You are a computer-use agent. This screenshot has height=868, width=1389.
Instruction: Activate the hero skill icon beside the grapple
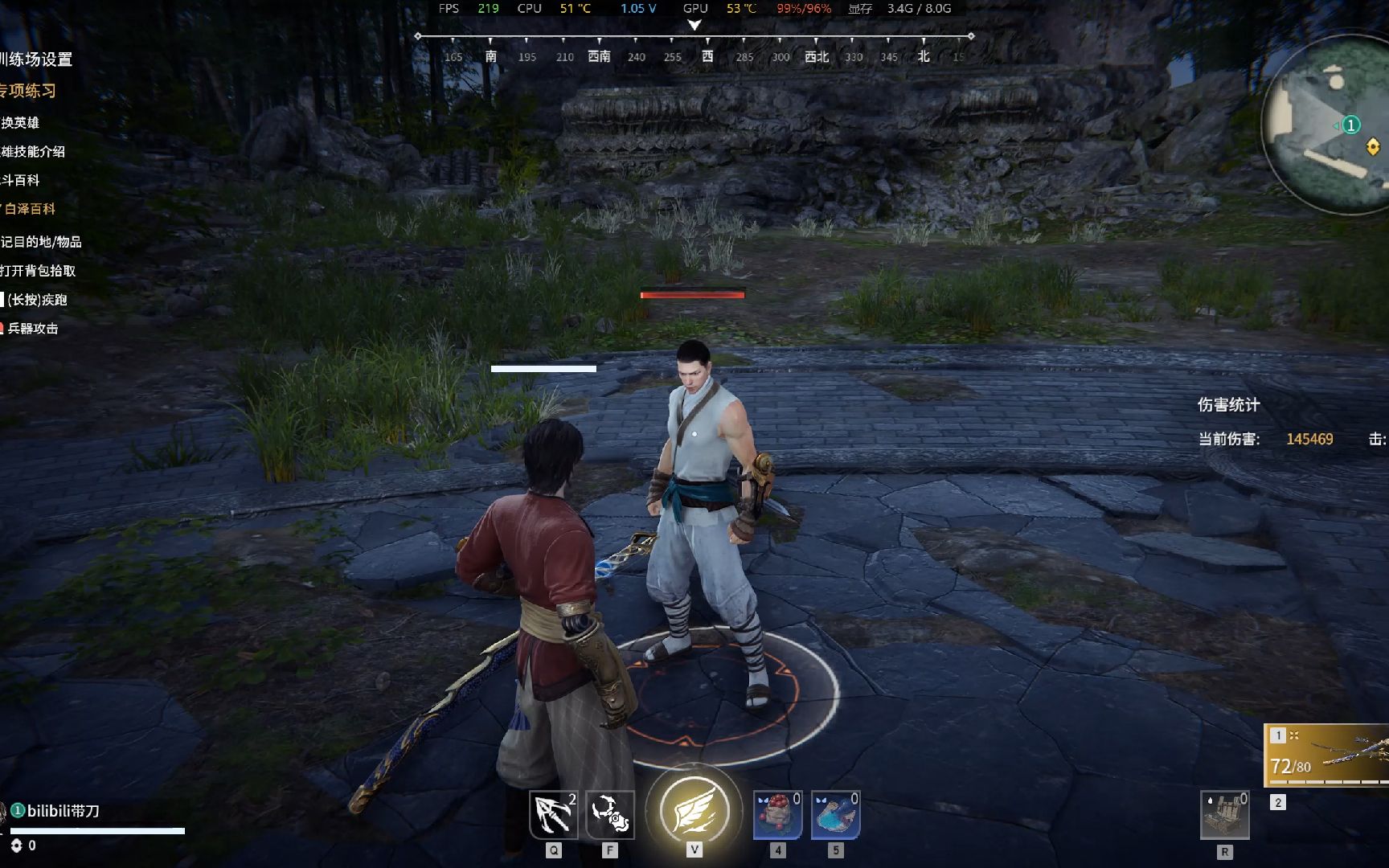coord(610,815)
